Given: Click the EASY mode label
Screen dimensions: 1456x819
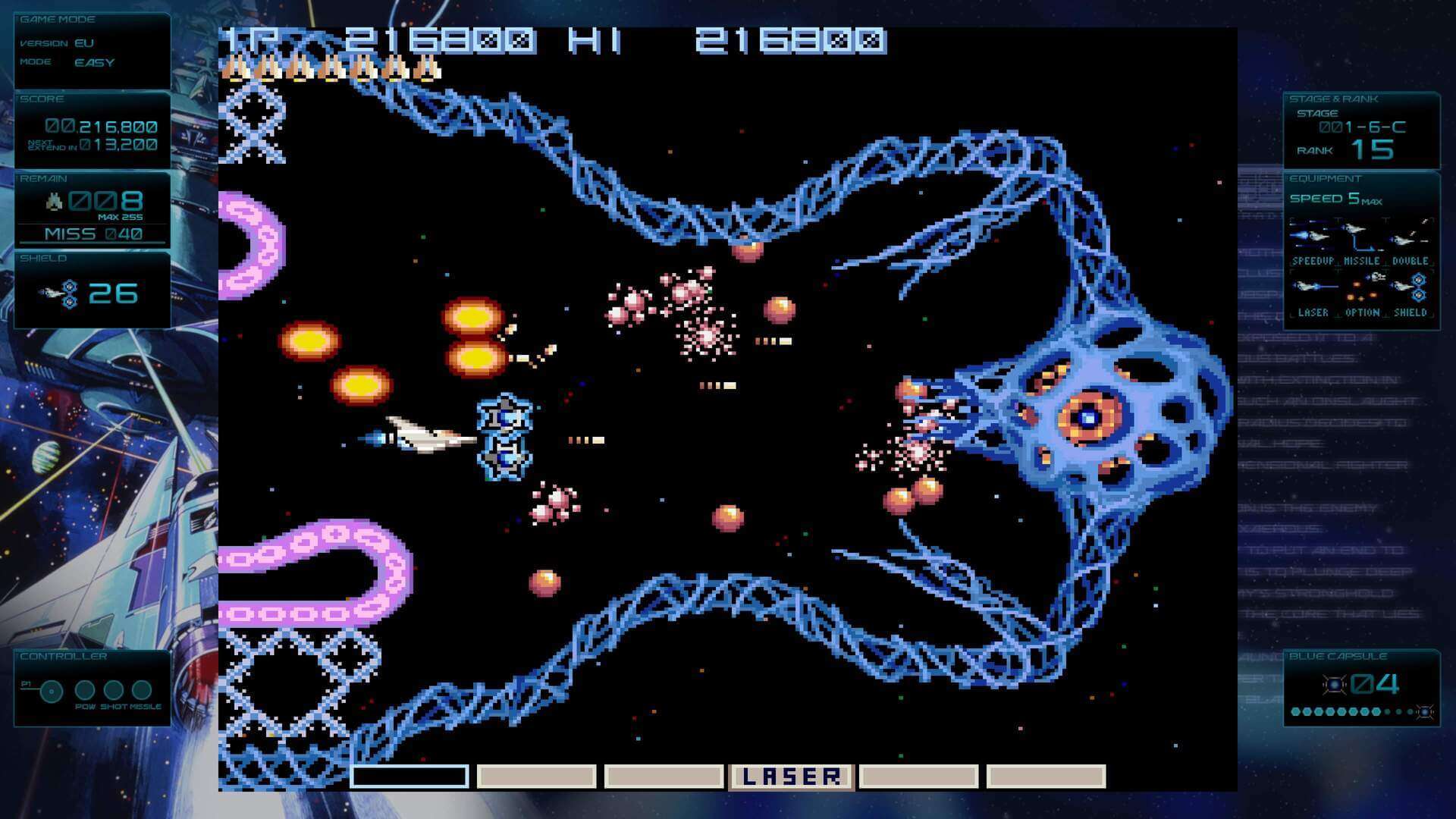Looking at the screenshot, I should tap(93, 63).
